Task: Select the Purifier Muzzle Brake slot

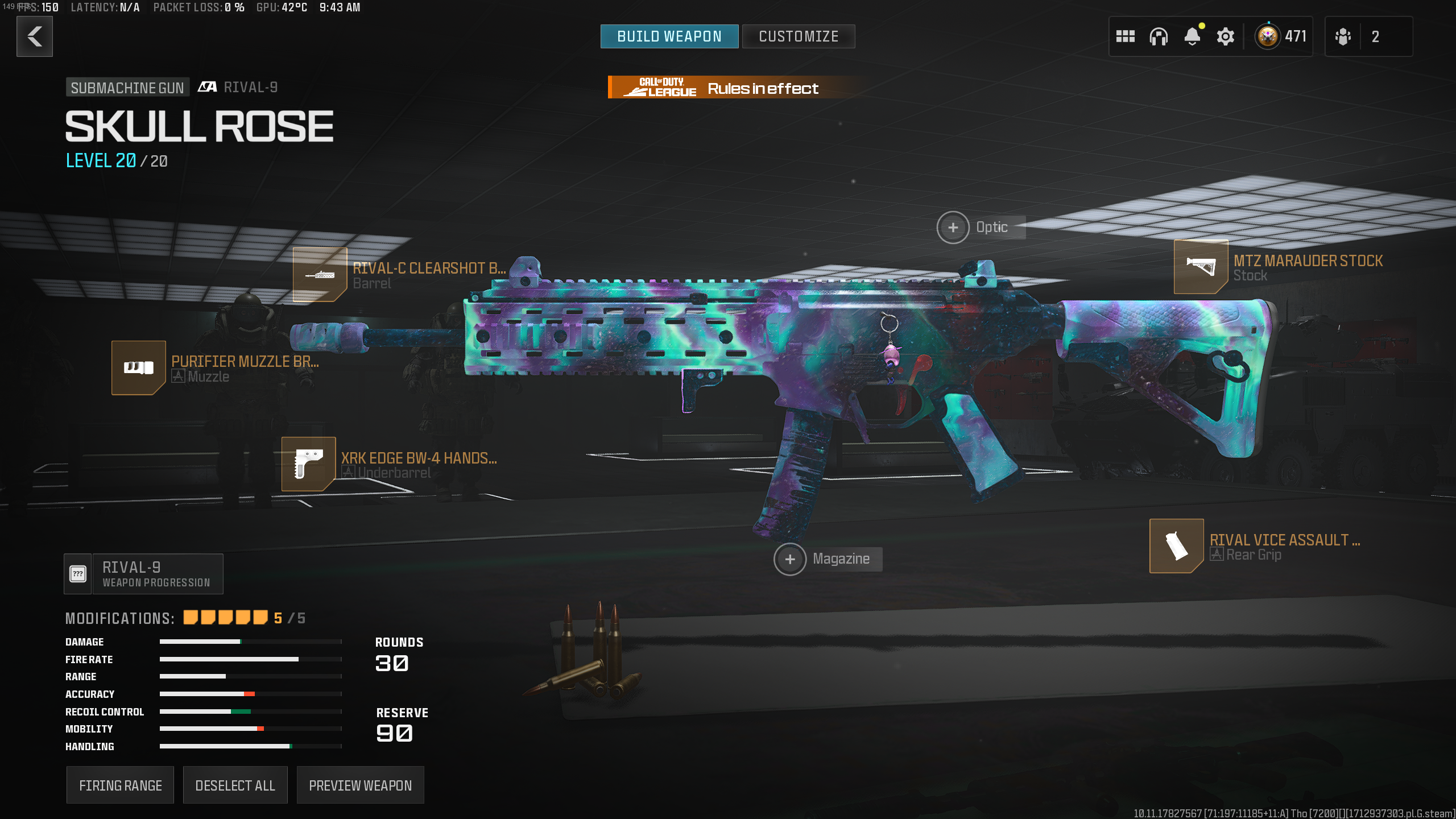Action: click(139, 368)
